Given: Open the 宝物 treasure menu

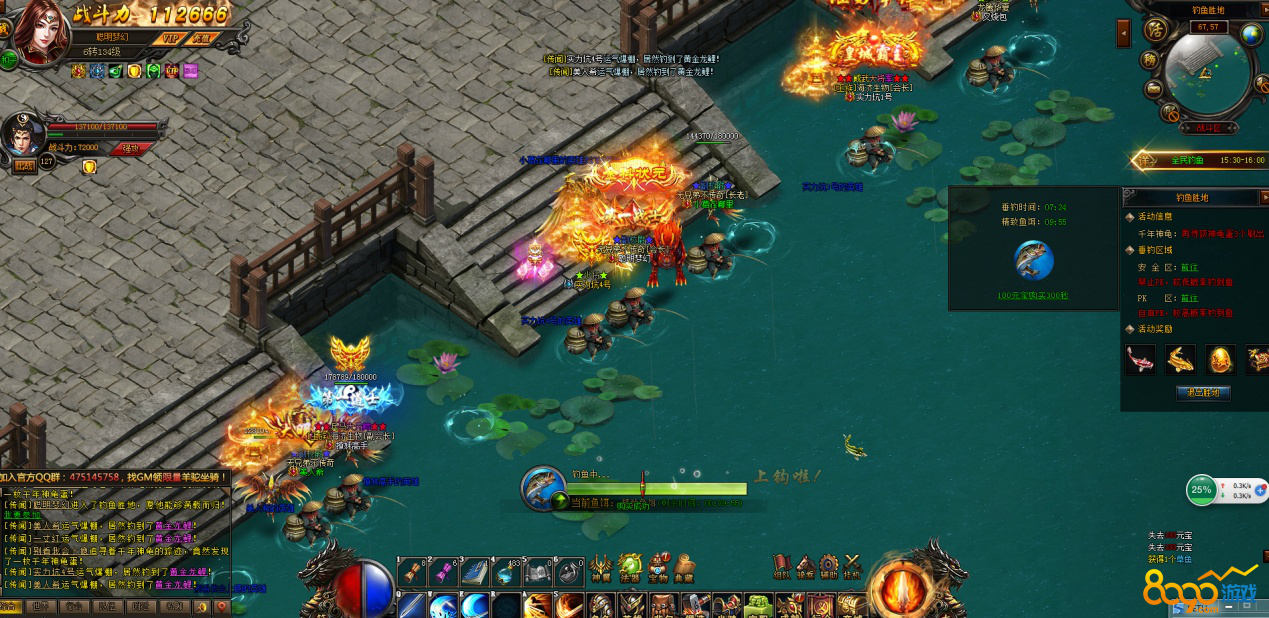Looking at the screenshot, I should point(658,566).
